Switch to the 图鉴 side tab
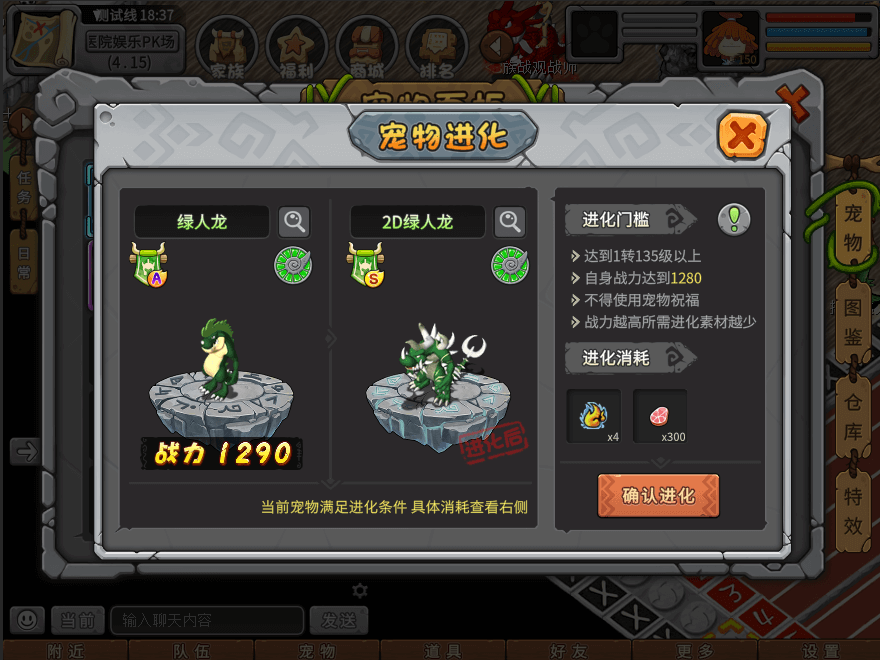This screenshot has width=880, height=660. (x=852, y=323)
